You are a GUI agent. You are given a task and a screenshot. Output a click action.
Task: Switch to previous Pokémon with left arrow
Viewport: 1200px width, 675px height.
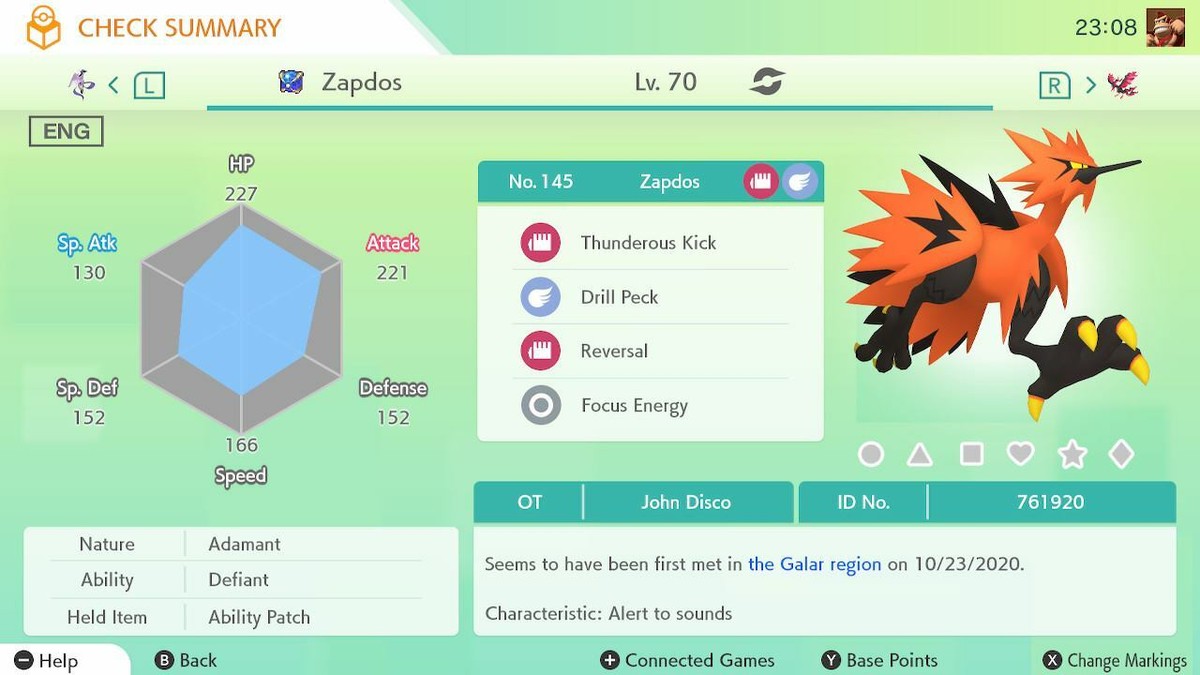(114, 85)
